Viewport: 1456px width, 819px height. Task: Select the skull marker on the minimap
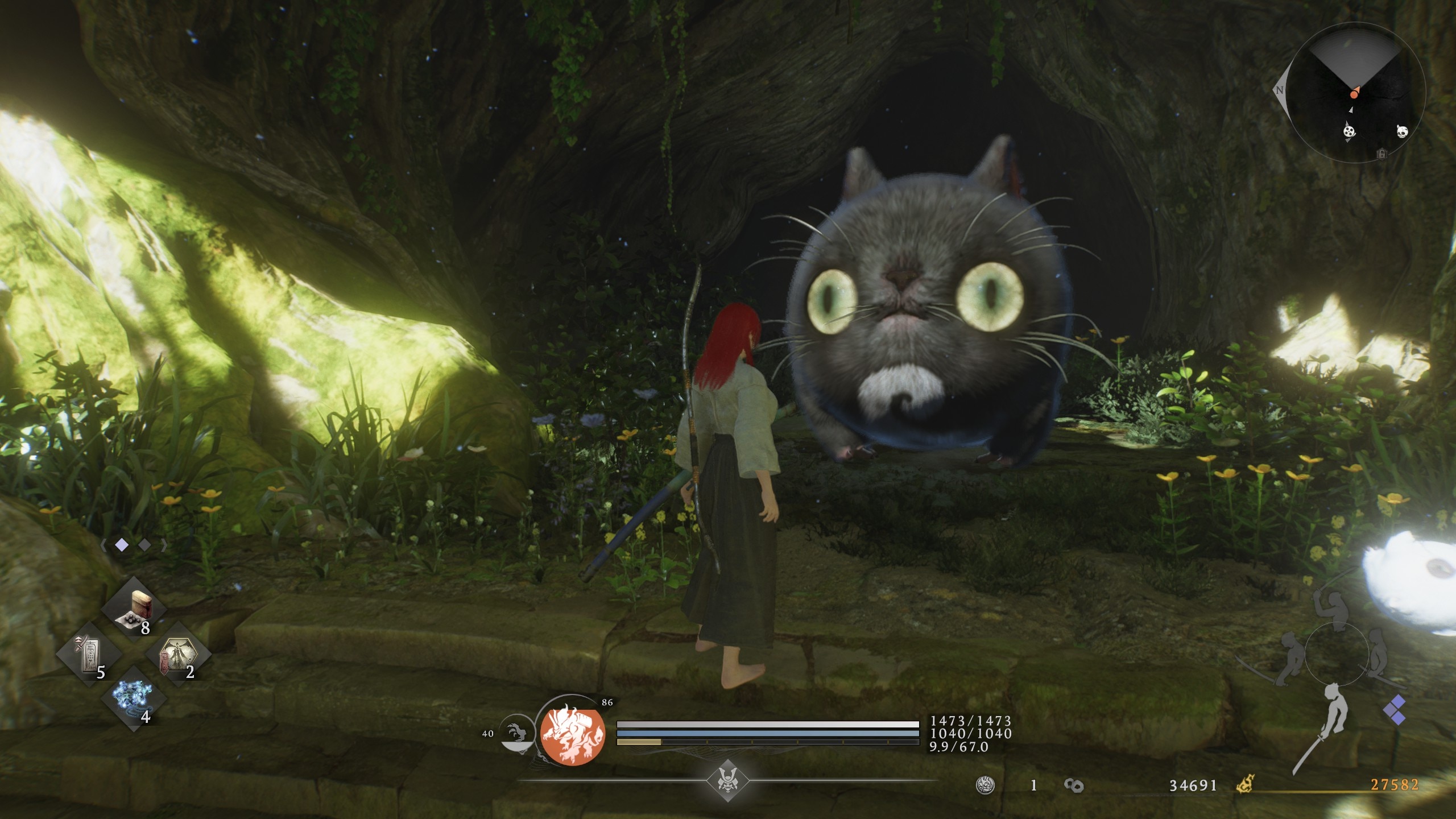tap(1402, 131)
